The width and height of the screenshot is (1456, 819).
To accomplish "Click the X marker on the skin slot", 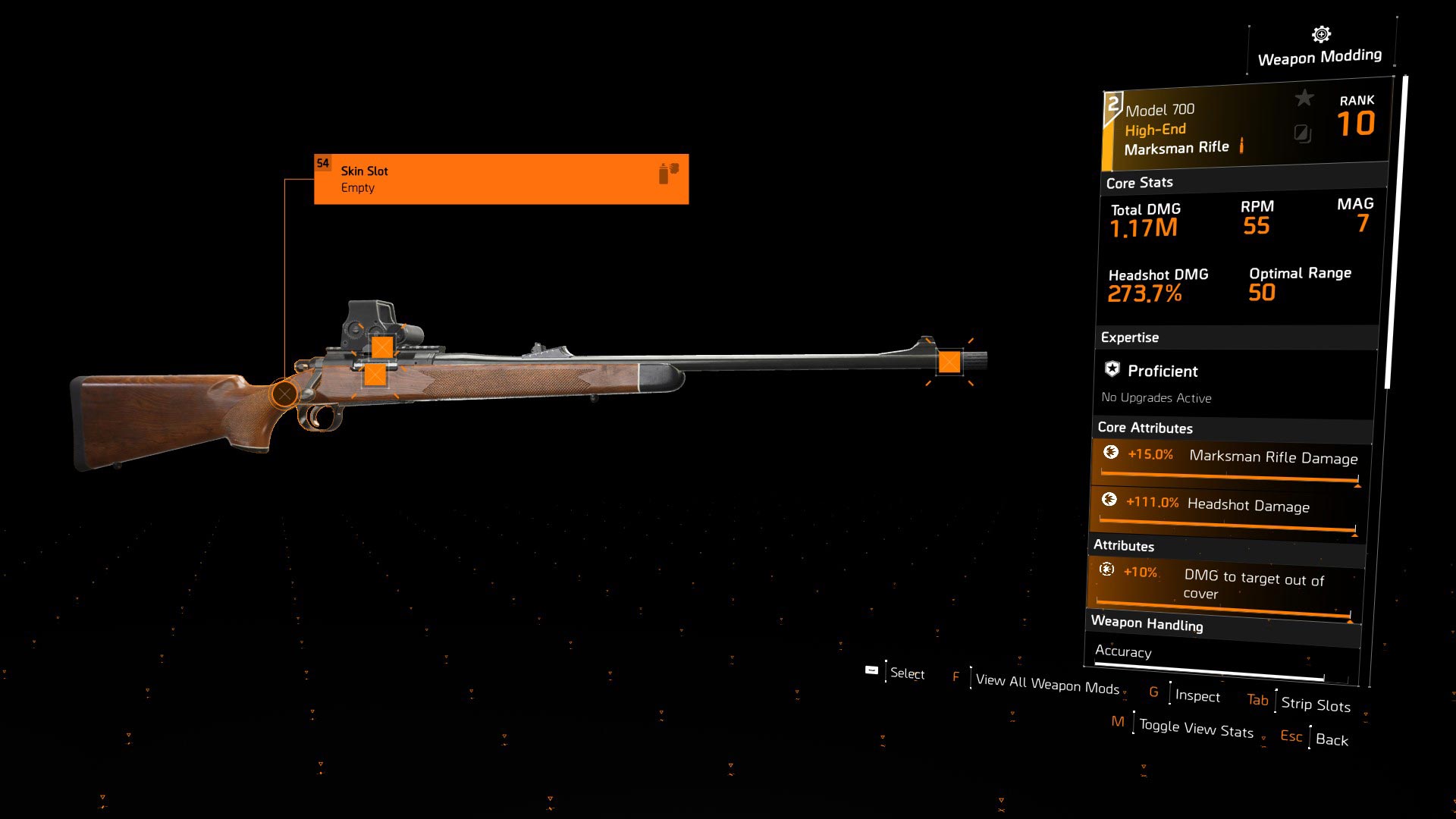I will point(284,393).
